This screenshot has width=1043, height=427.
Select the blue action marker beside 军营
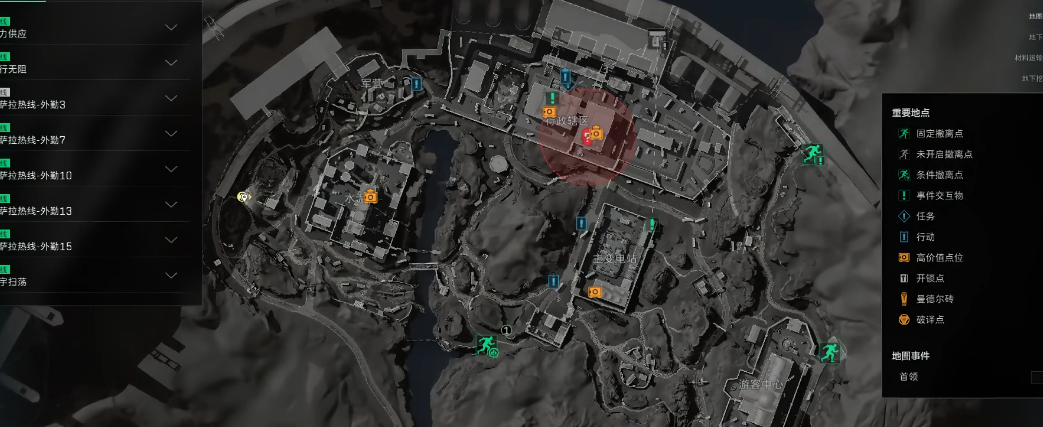click(x=416, y=85)
